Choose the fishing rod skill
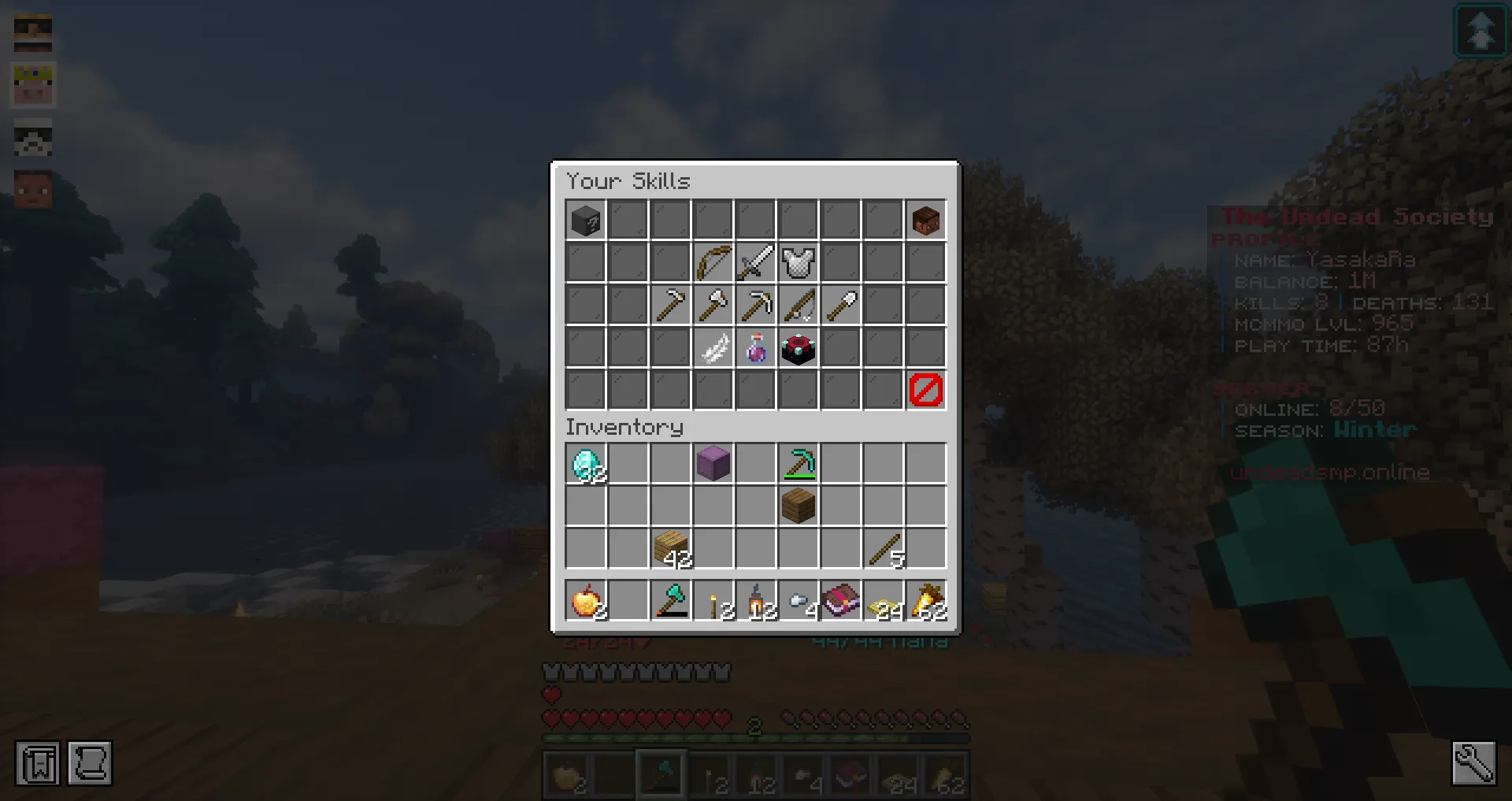 [x=799, y=305]
